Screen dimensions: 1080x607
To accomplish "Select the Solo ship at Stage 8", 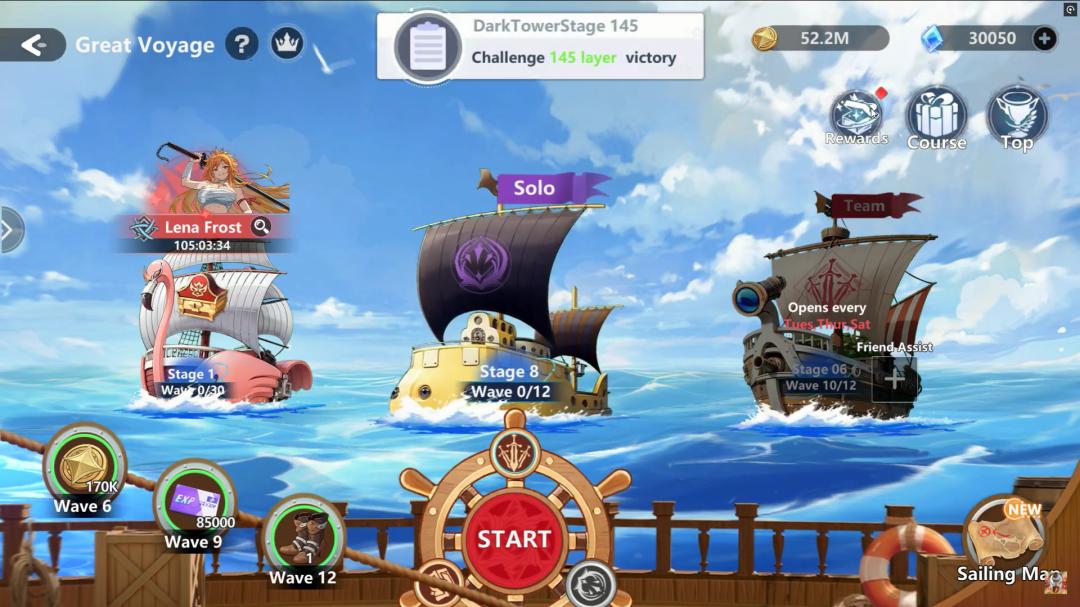I will tap(510, 310).
